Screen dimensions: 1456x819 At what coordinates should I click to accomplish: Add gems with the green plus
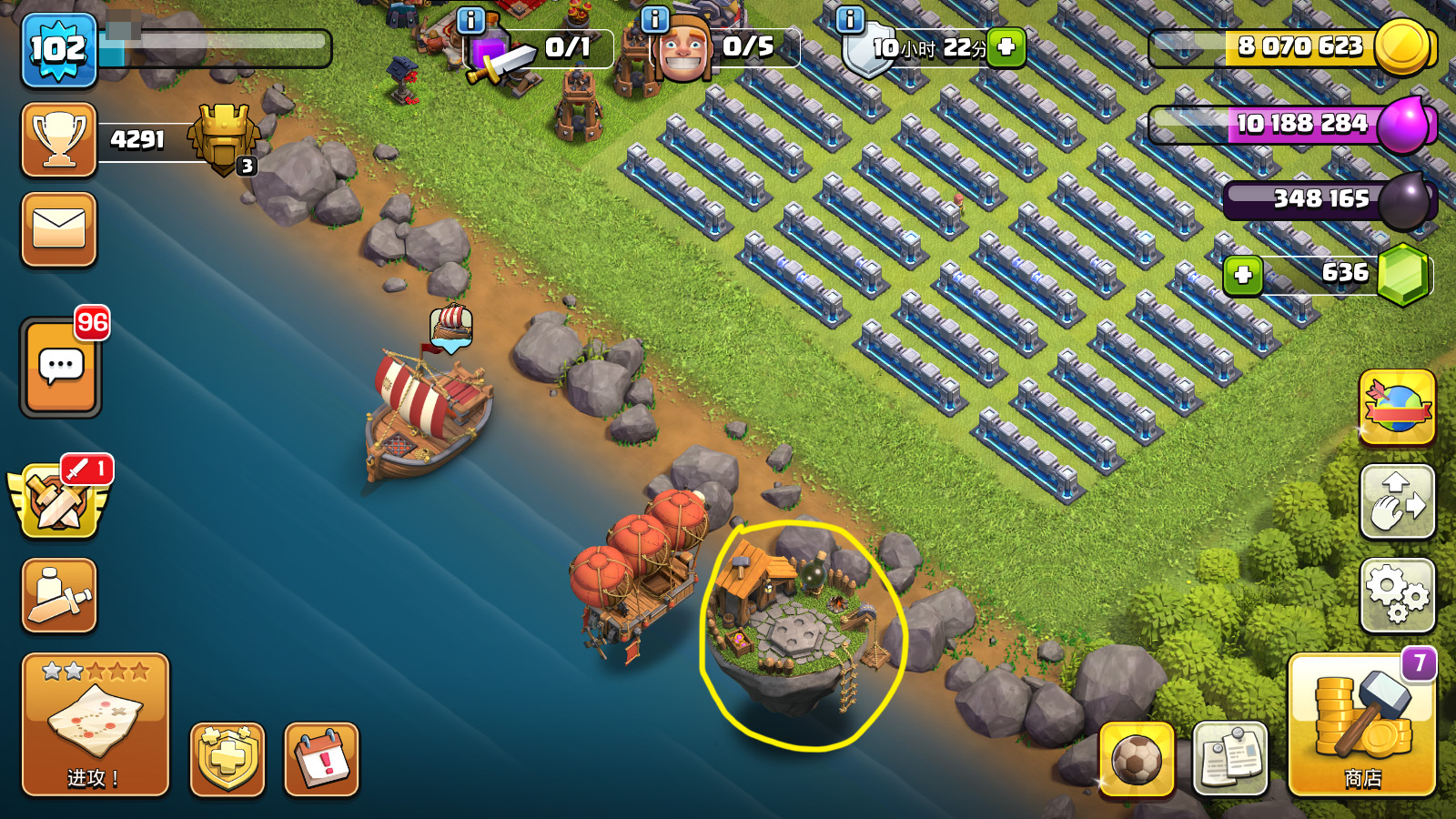point(1243,275)
